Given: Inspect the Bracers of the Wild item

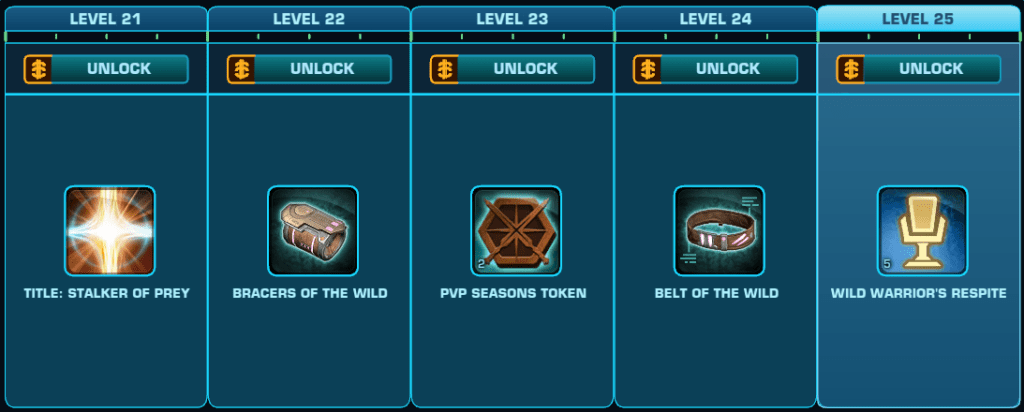Looking at the screenshot, I should [313, 231].
